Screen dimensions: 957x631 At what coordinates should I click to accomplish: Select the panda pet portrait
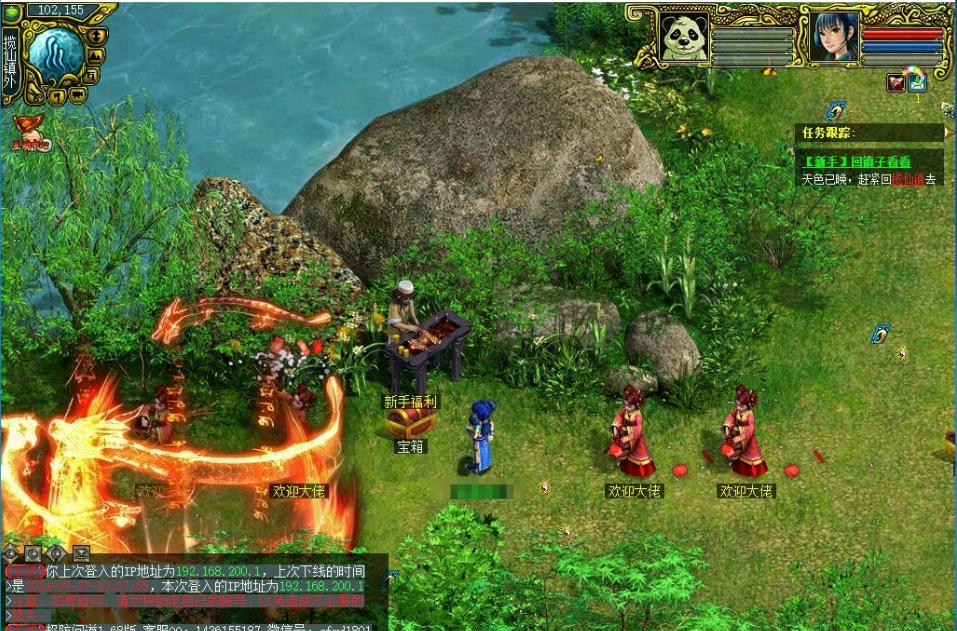[685, 39]
